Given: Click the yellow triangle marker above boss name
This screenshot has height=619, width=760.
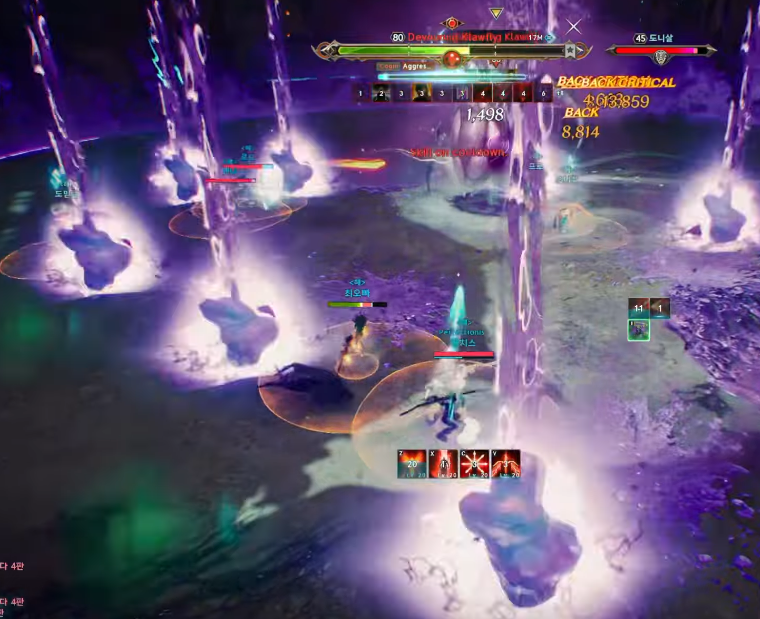Looking at the screenshot, I should (495, 13).
